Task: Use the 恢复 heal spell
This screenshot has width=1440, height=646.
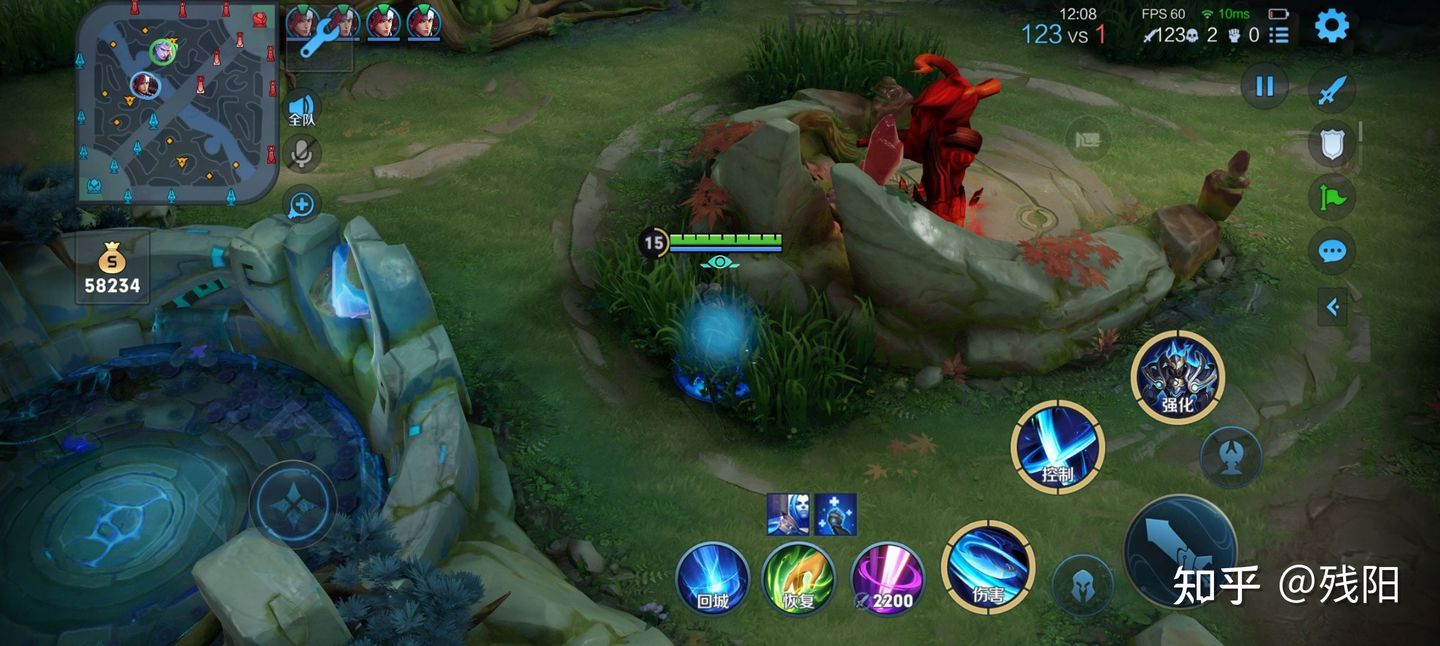Action: [799, 578]
